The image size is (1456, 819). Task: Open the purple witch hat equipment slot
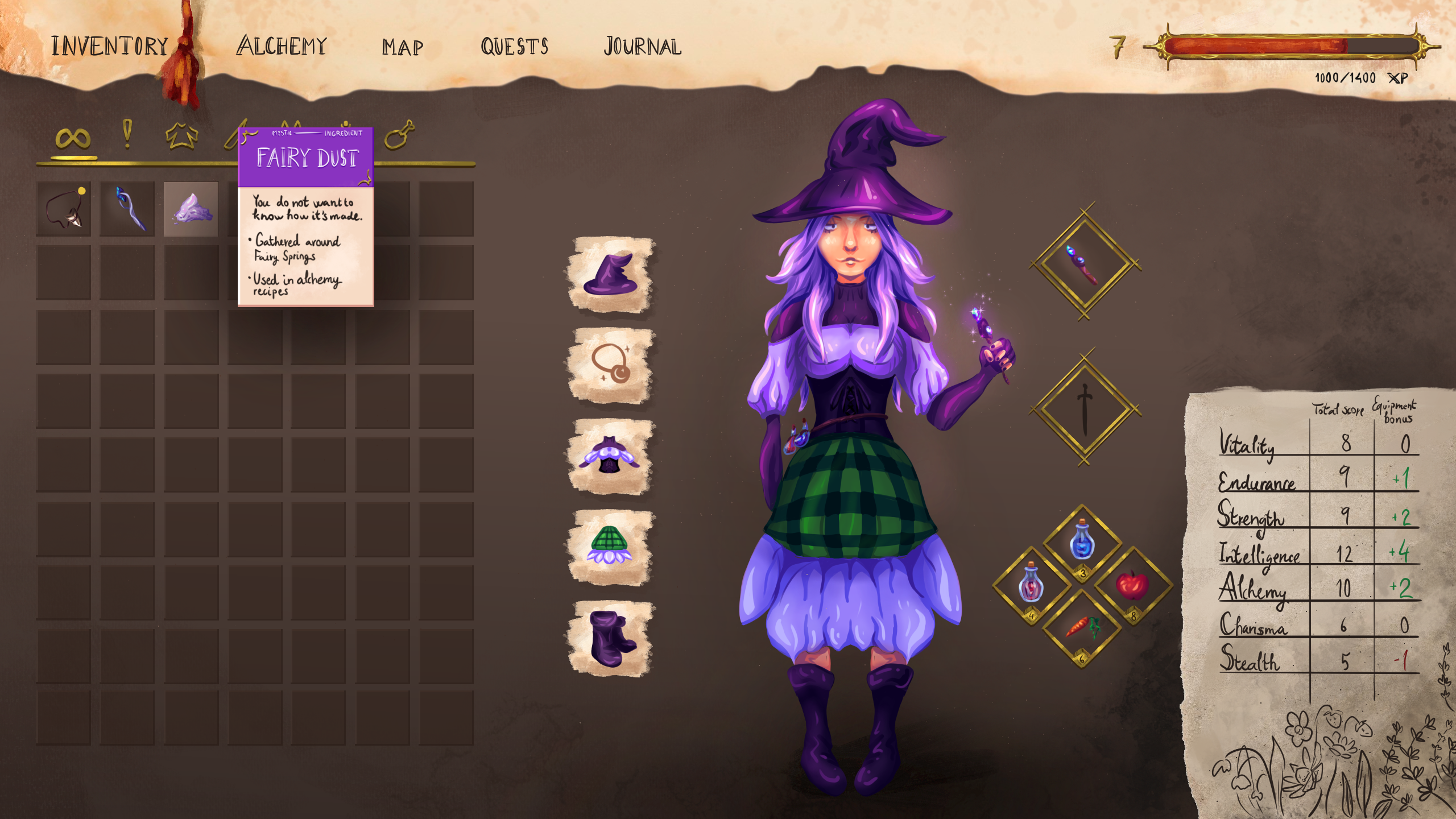coord(611,275)
